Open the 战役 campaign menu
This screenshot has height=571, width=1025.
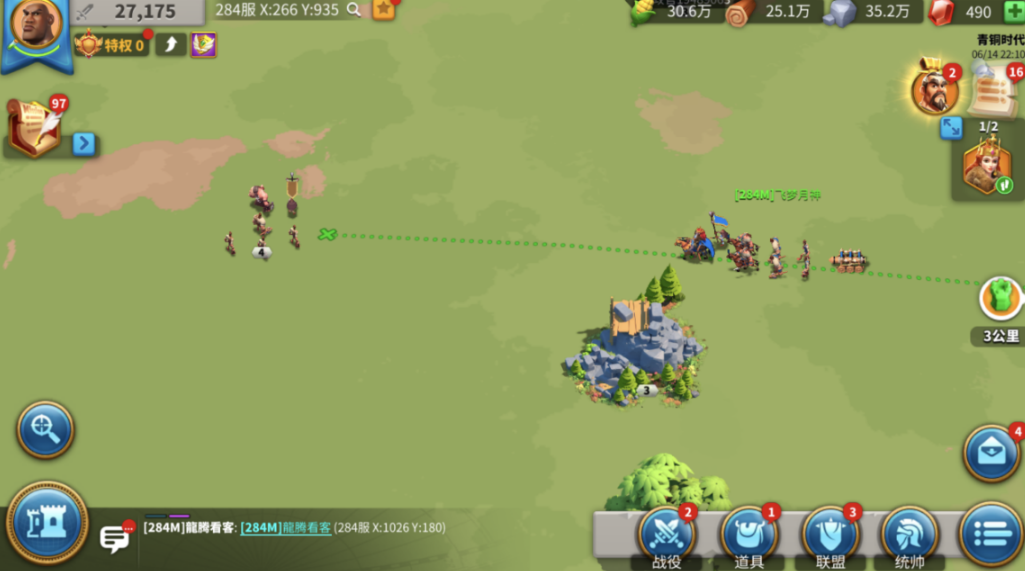[x=666, y=535]
